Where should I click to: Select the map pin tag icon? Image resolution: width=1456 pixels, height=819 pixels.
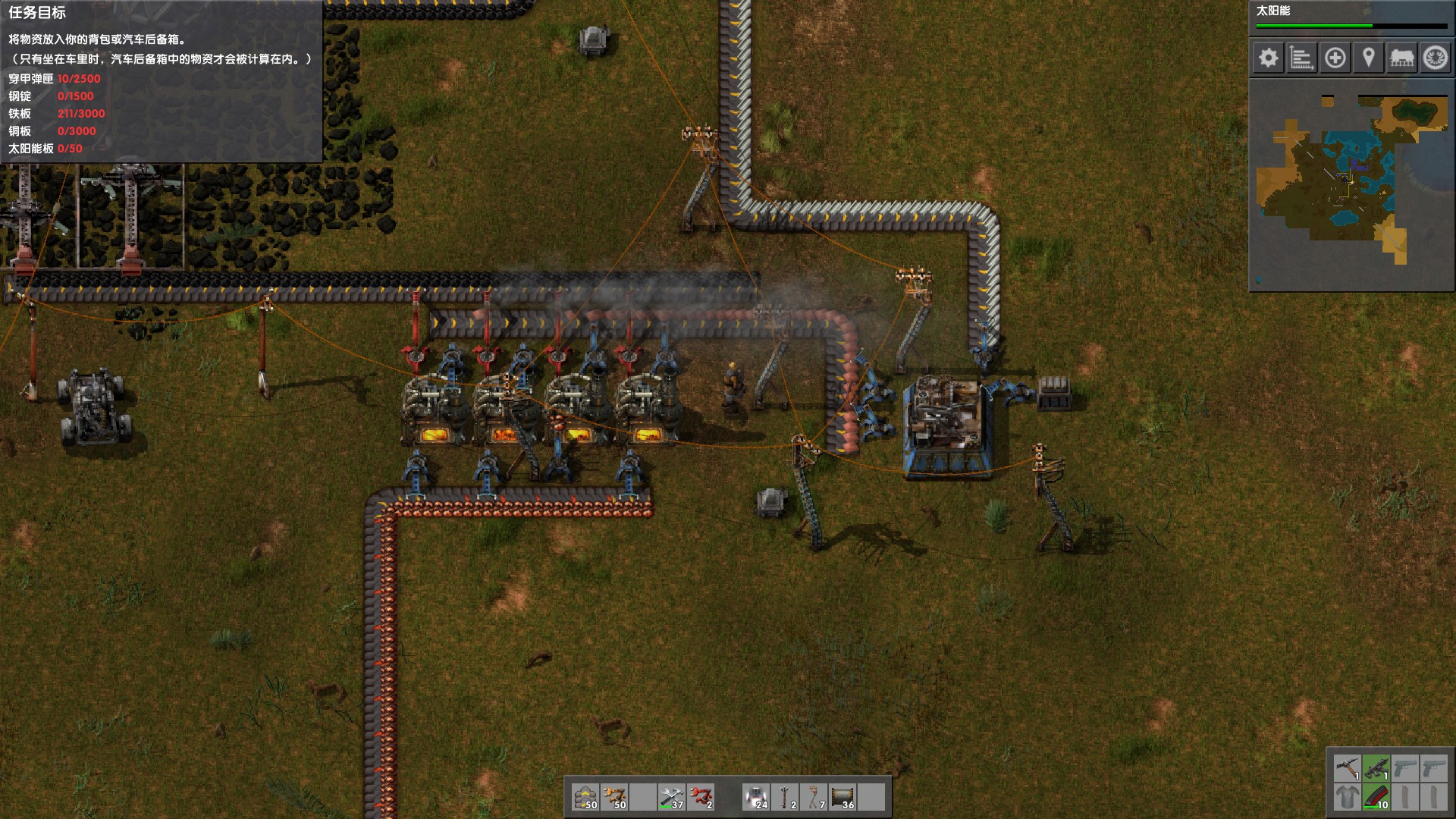pyautogui.click(x=1369, y=57)
